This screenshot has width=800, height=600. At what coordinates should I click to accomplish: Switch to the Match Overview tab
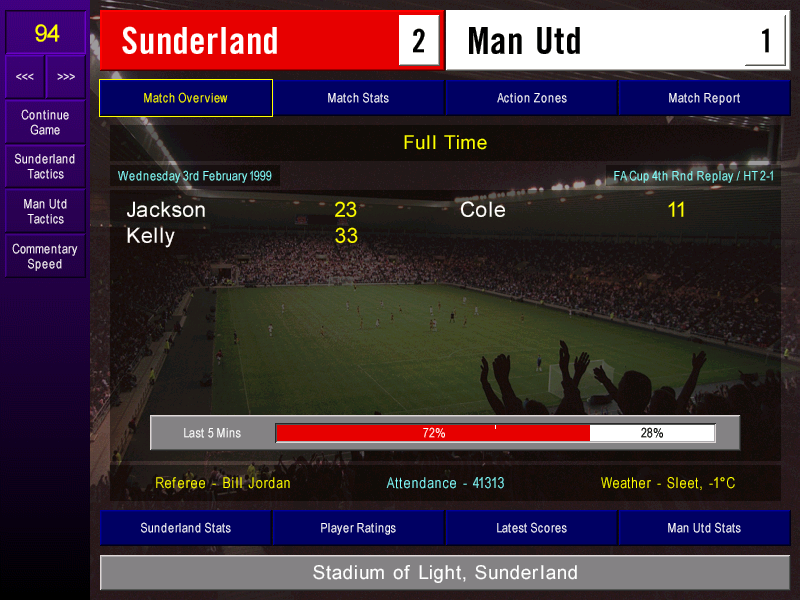point(185,98)
